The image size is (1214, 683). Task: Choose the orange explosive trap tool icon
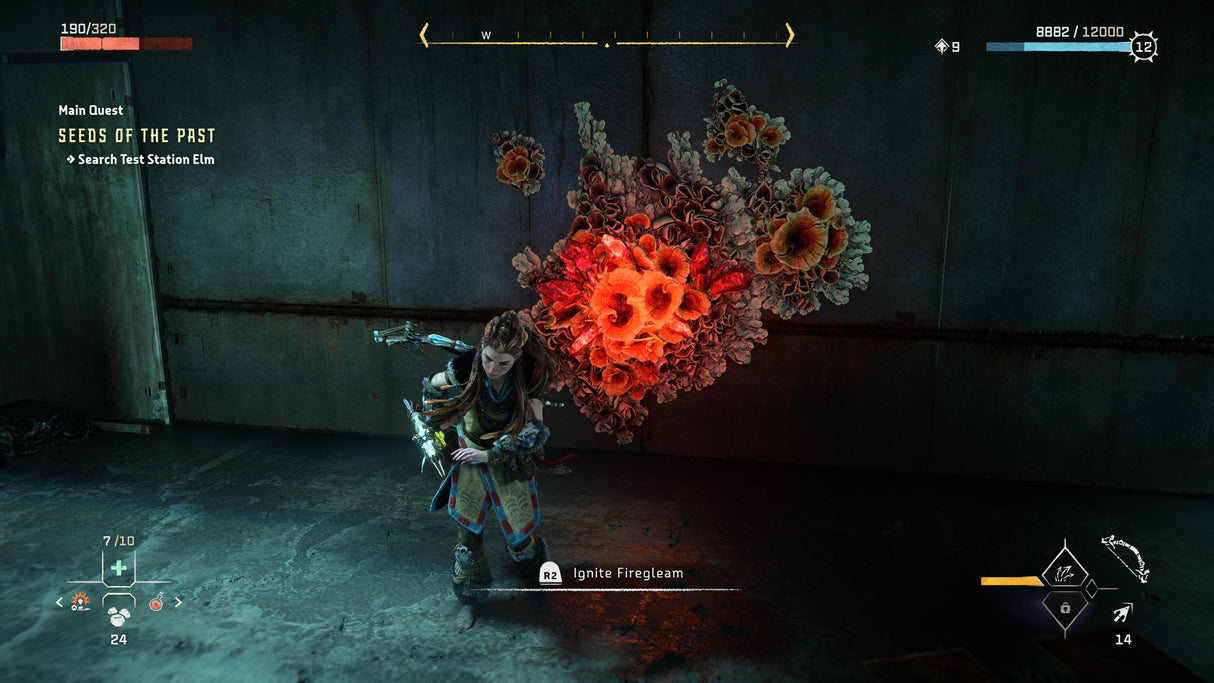80,601
